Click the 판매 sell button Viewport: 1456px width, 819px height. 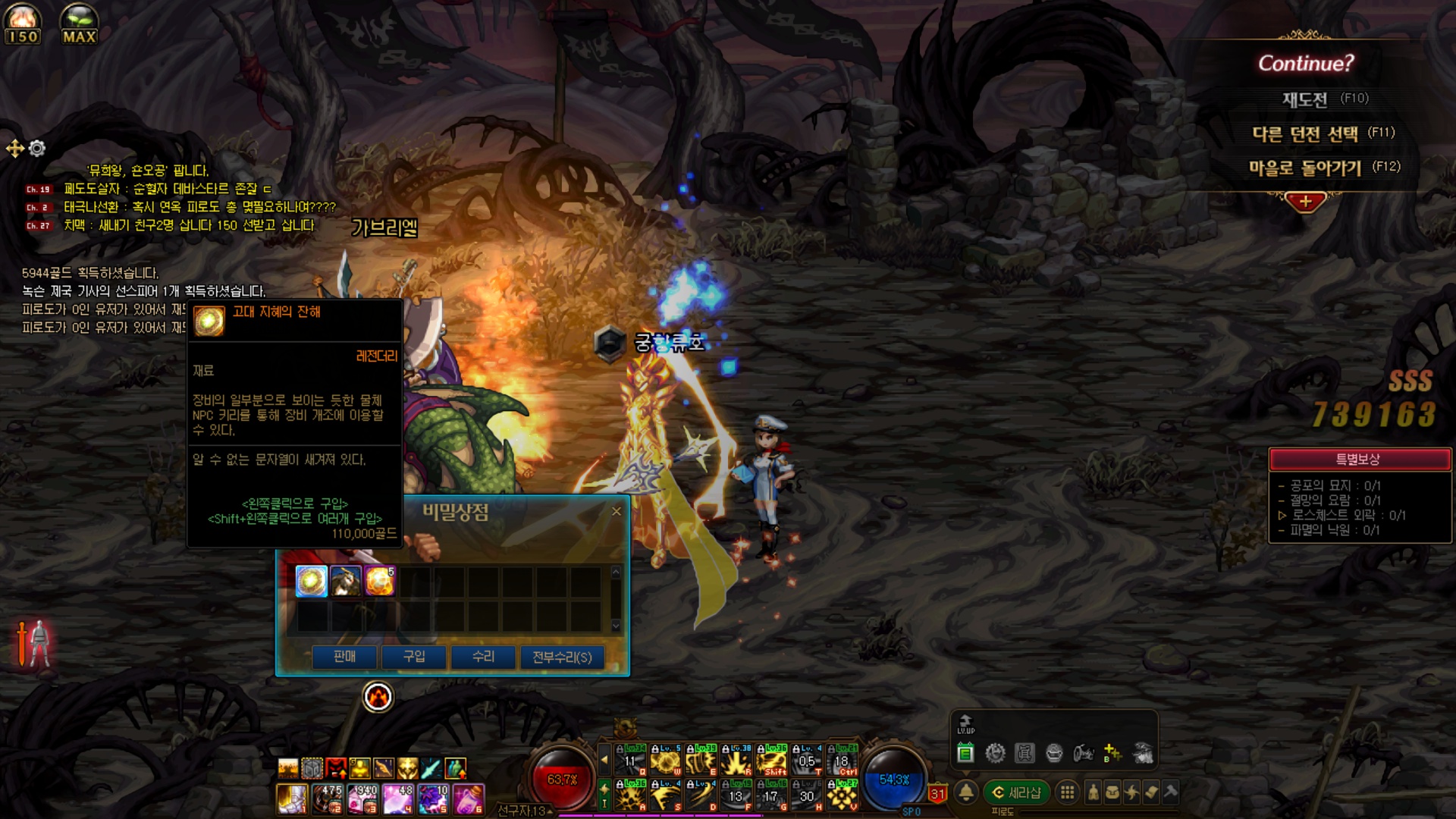click(344, 657)
